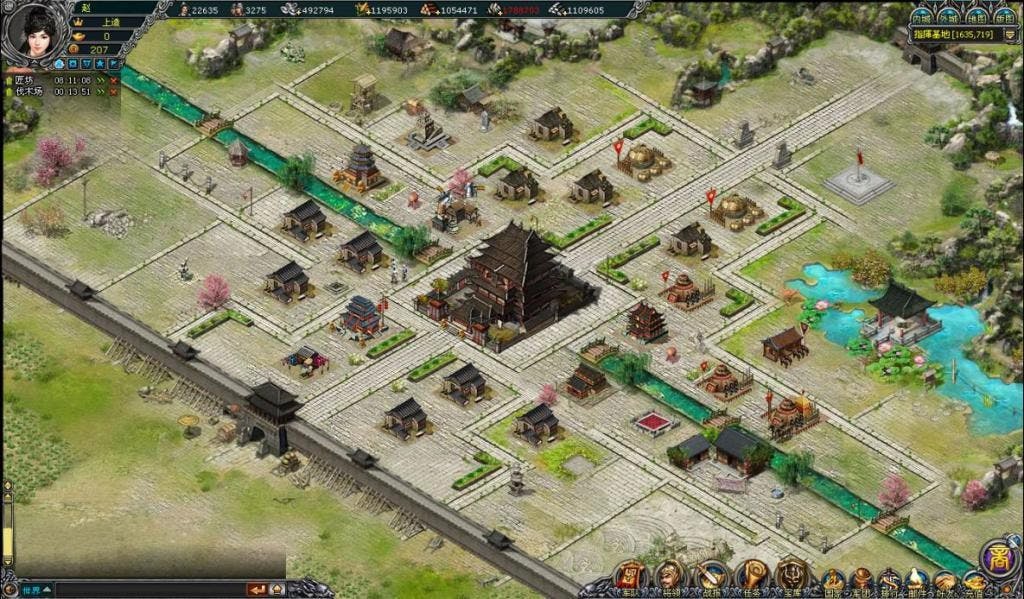Open the 好友 (Friends) menu
Image resolution: width=1024 pixels, height=599 pixels.
(x=945, y=581)
